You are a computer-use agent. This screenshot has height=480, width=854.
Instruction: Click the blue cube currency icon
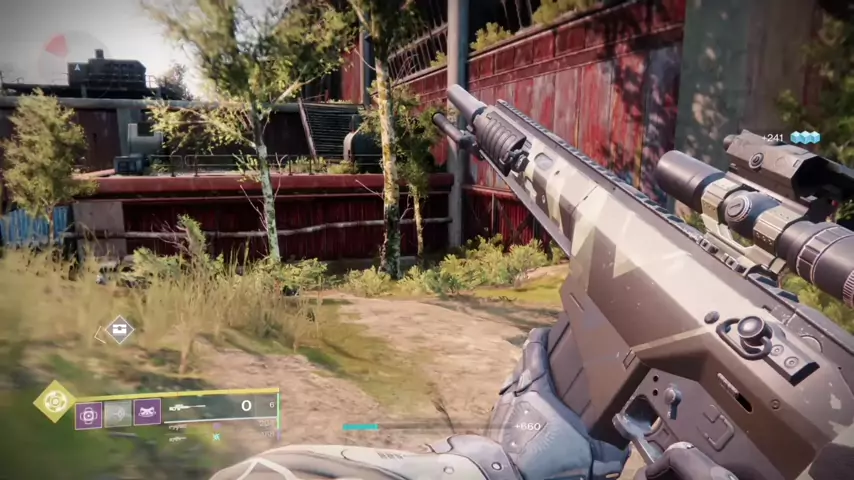coord(805,138)
